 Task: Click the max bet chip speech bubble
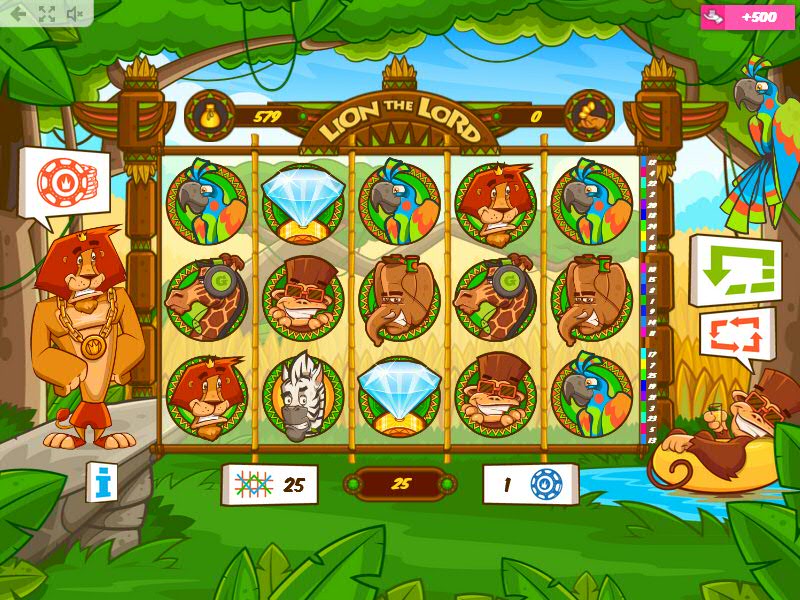coord(62,181)
